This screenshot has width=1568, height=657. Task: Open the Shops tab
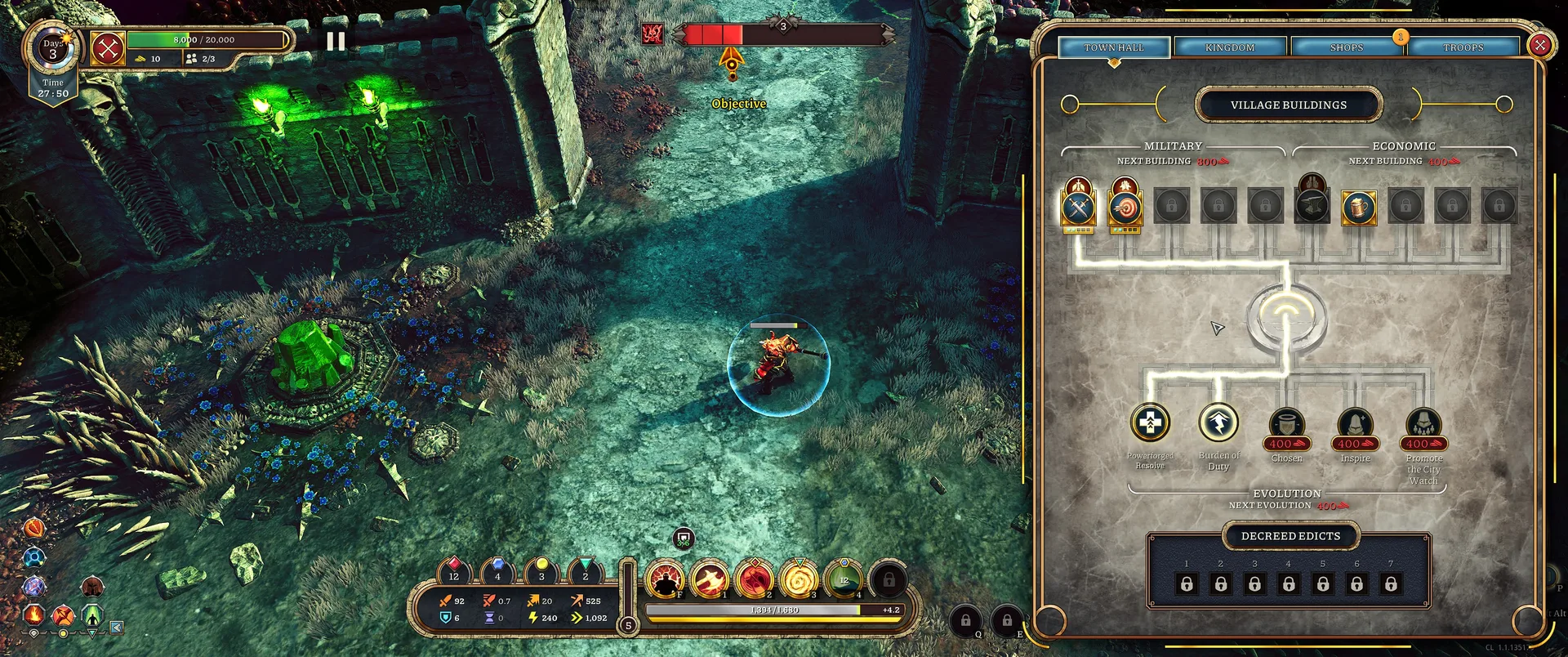(x=1346, y=47)
